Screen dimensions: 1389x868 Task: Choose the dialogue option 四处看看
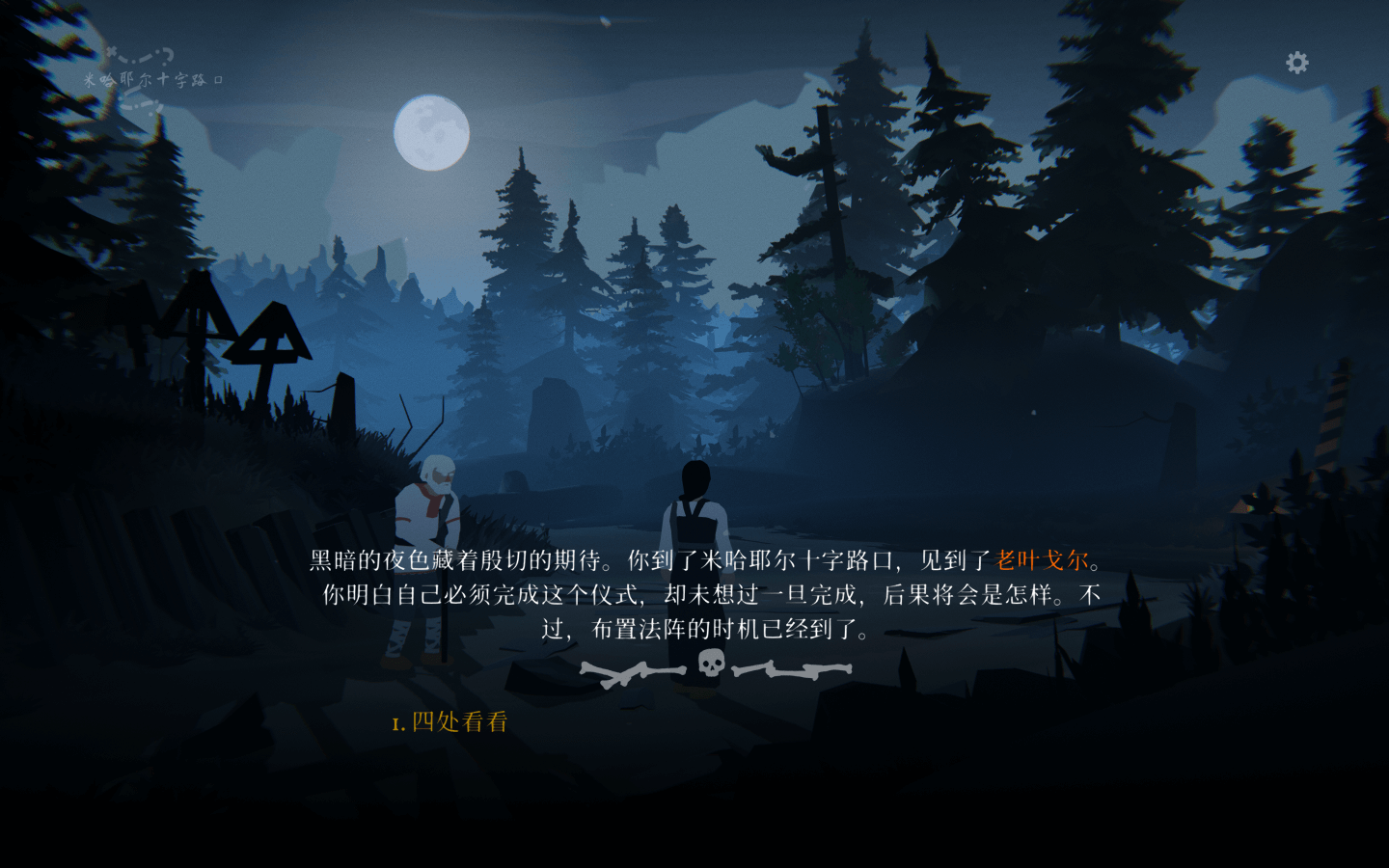pyautogui.click(x=459, y=722)
